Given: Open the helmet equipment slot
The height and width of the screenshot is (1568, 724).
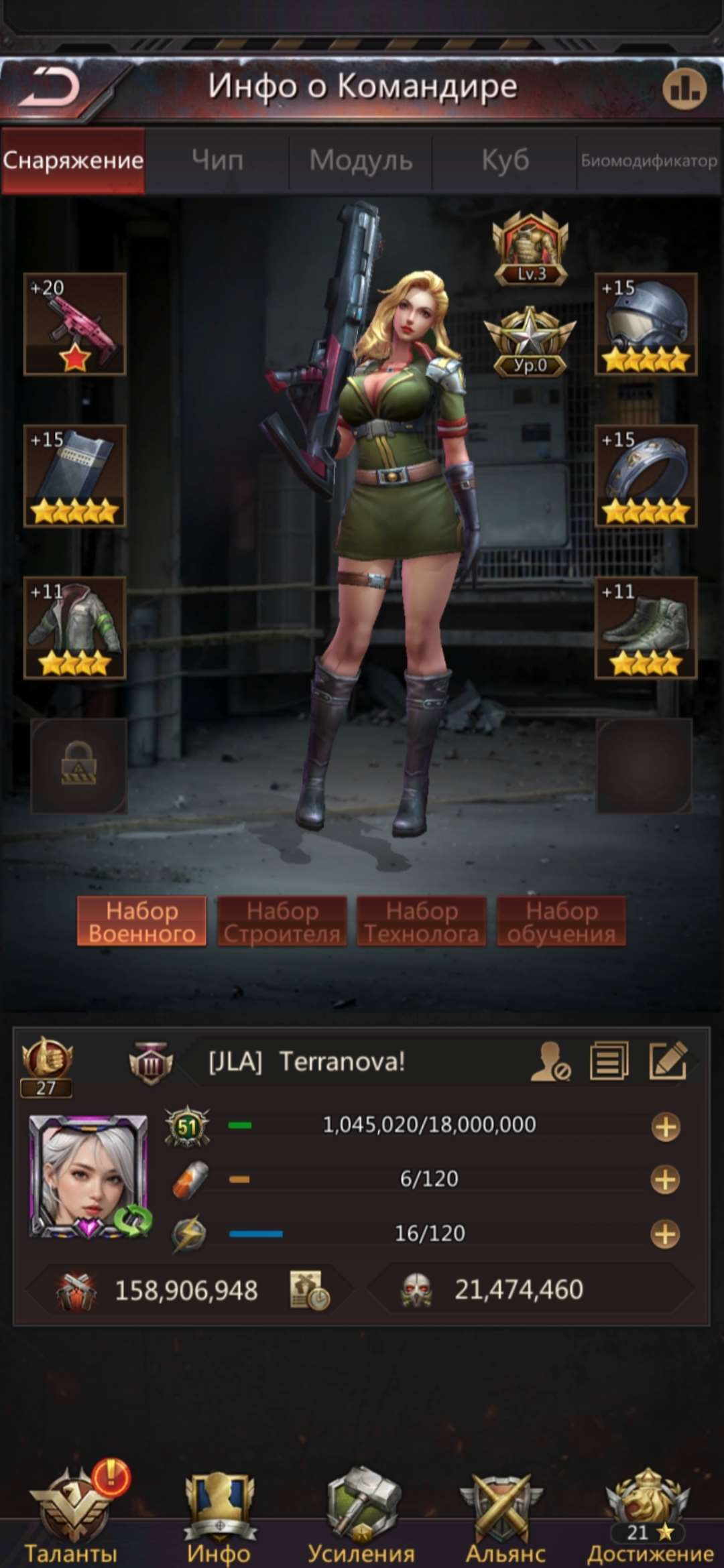Looking at the screenshot, I should 646,324.
